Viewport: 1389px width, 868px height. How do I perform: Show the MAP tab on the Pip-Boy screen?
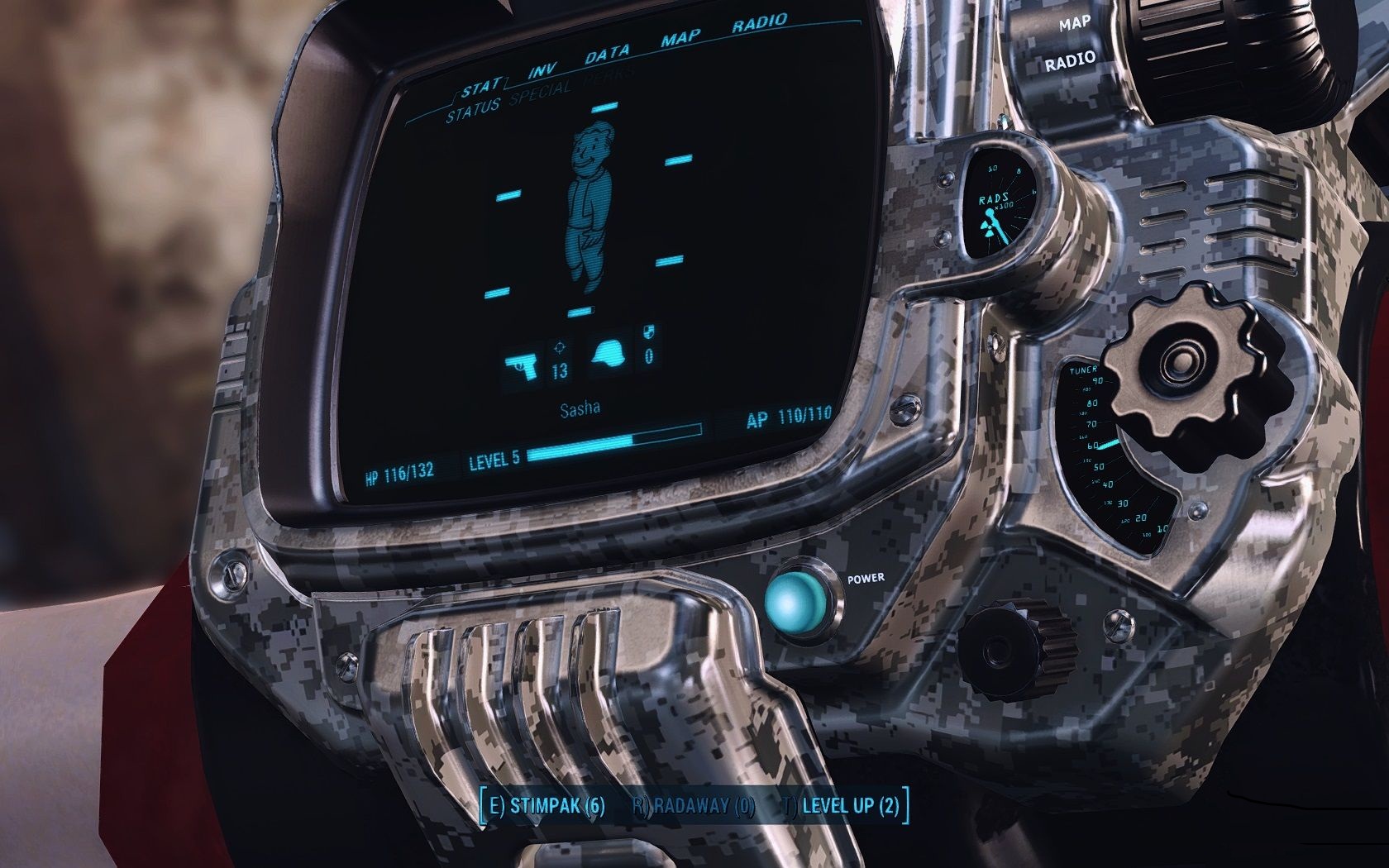tap(680, 39)
